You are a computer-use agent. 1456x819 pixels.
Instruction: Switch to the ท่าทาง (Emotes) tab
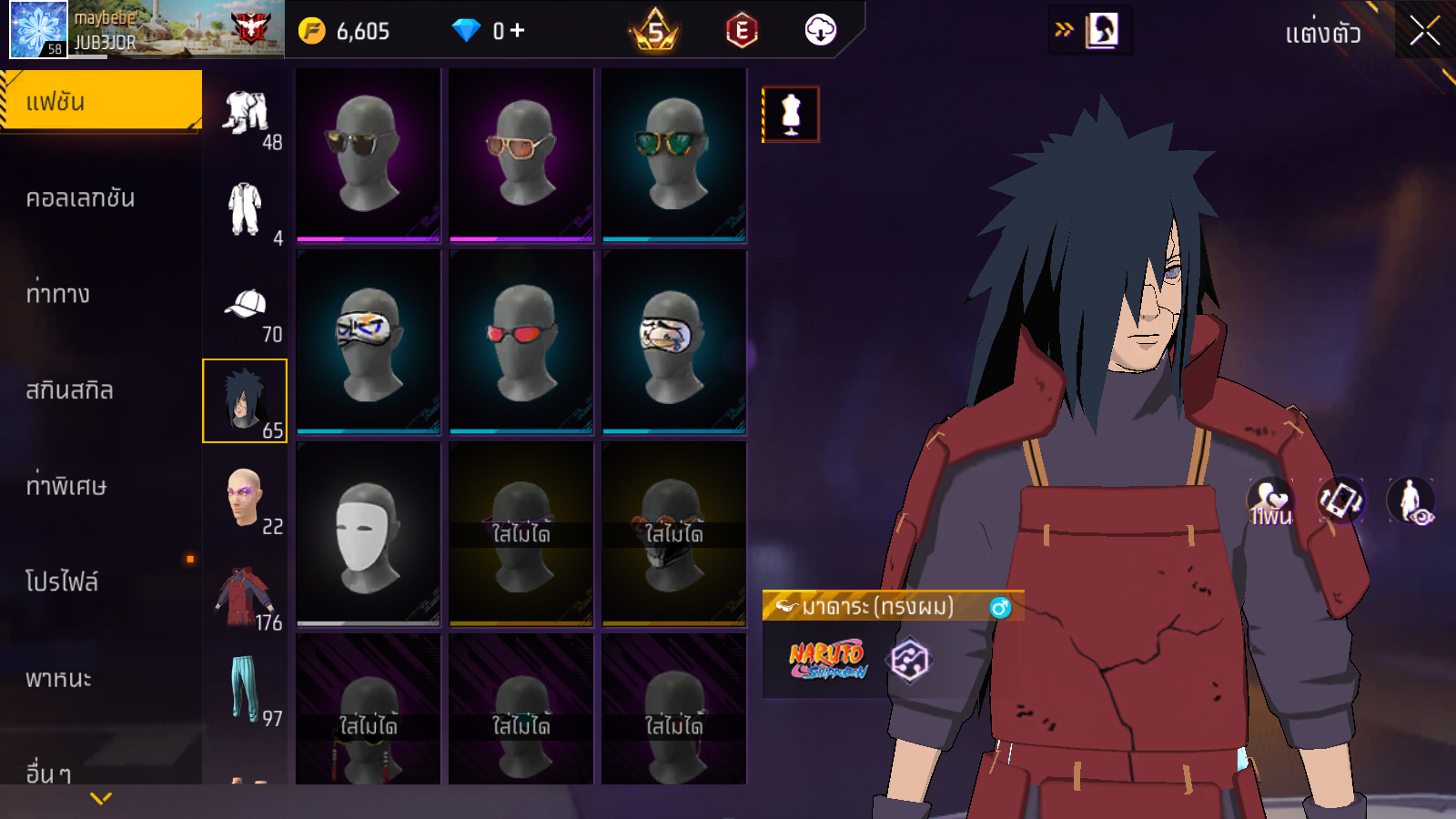click(58, 294)
